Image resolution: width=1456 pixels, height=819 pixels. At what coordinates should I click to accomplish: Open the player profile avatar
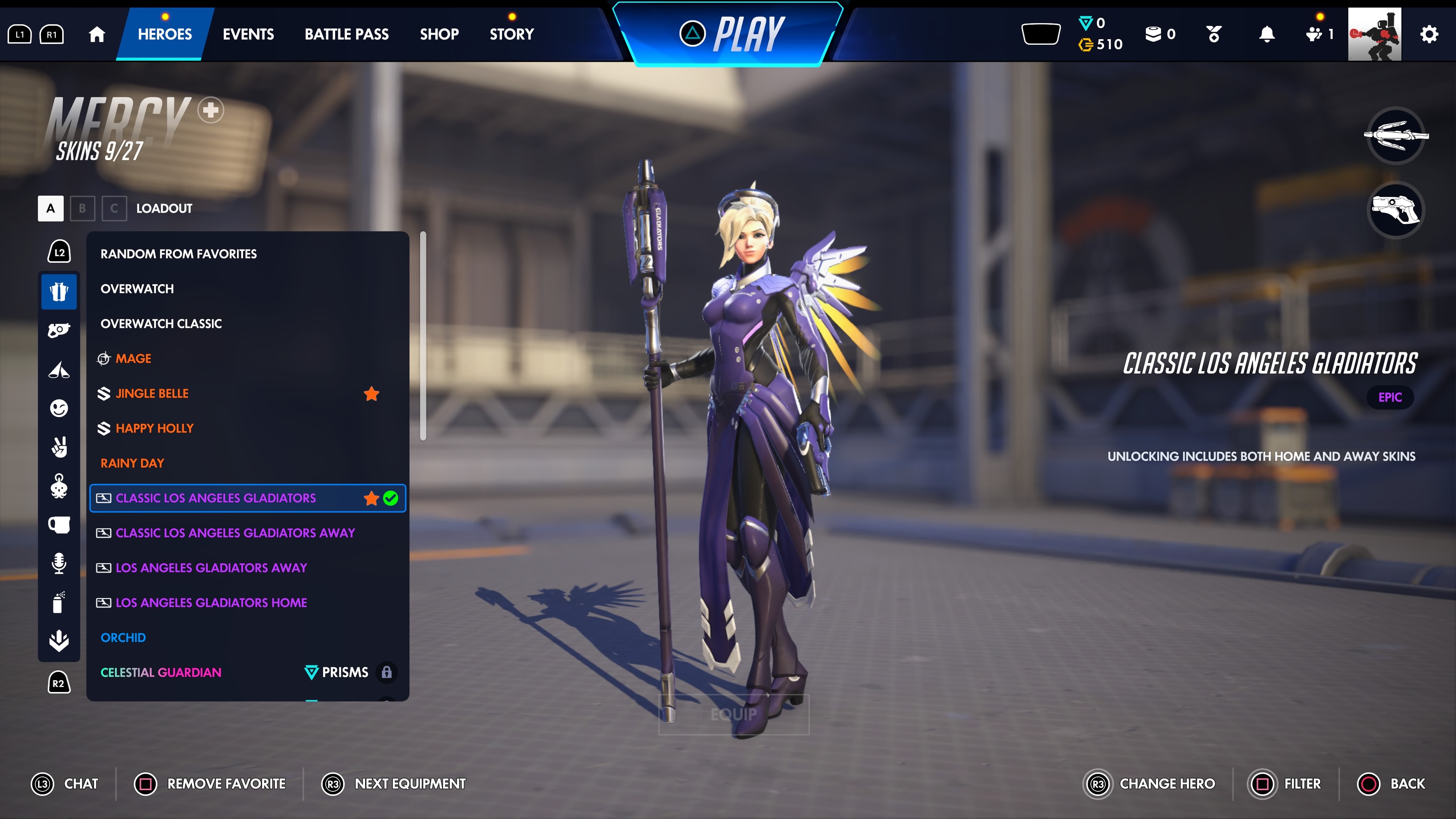[1374, 34]
